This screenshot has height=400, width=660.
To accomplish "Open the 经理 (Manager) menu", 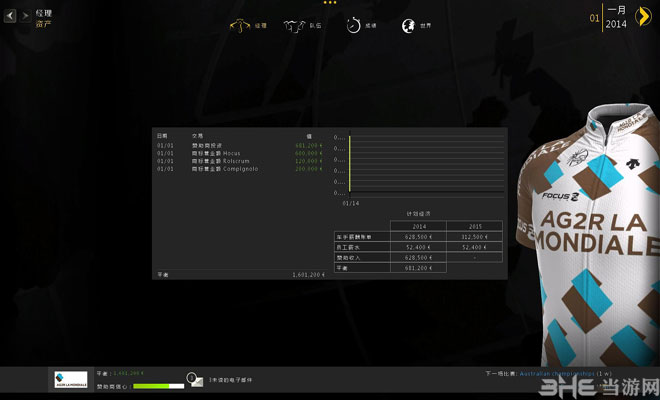I will click(x=249, y=26).
